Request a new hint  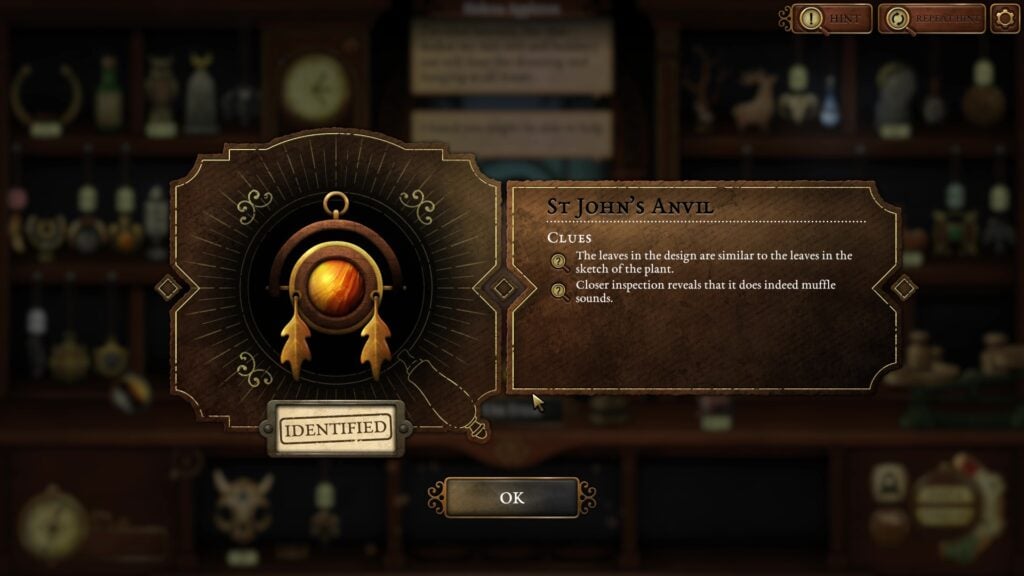(x=833, y=18)
